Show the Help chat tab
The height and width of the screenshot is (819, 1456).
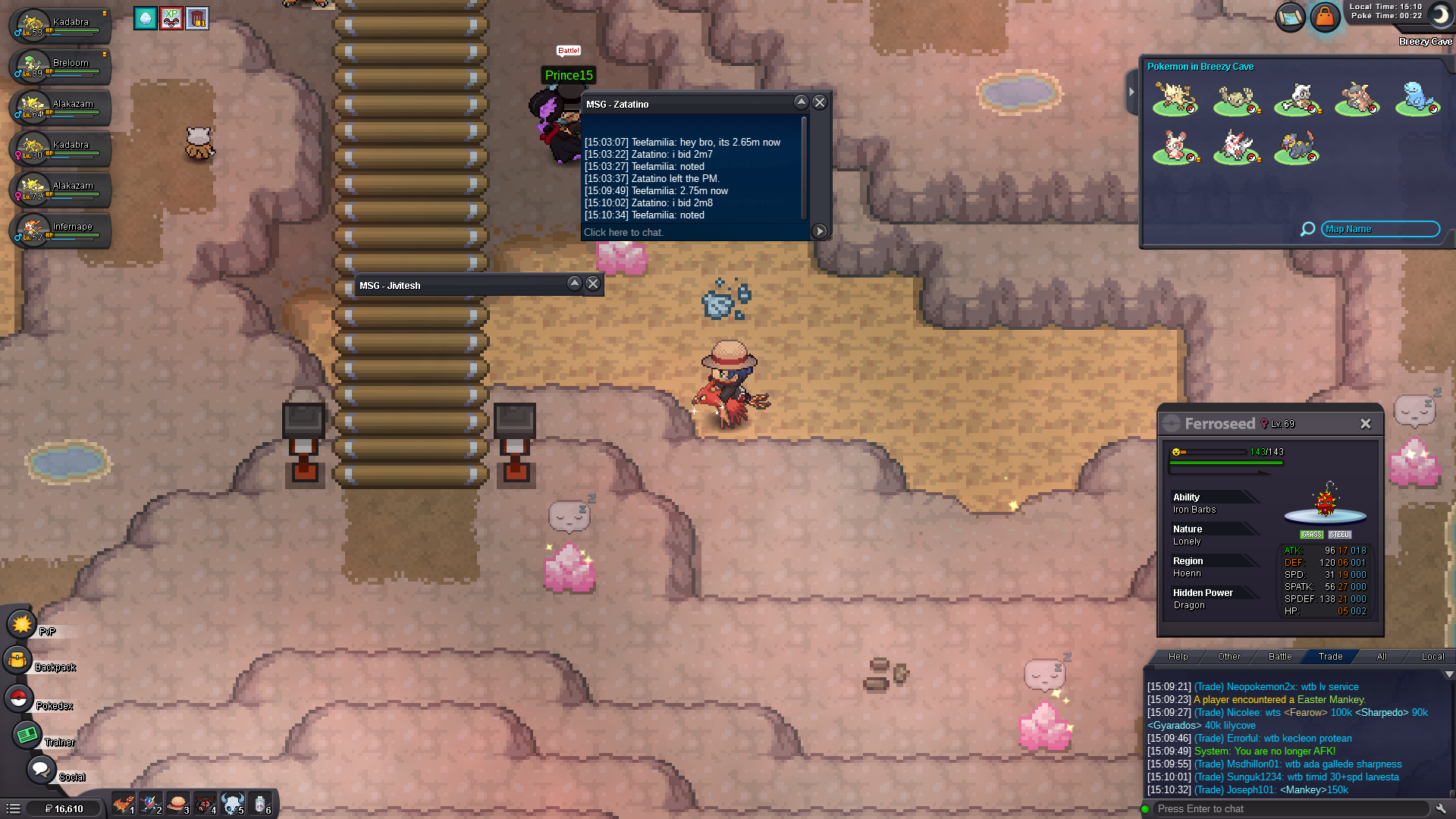[1178, 657]
